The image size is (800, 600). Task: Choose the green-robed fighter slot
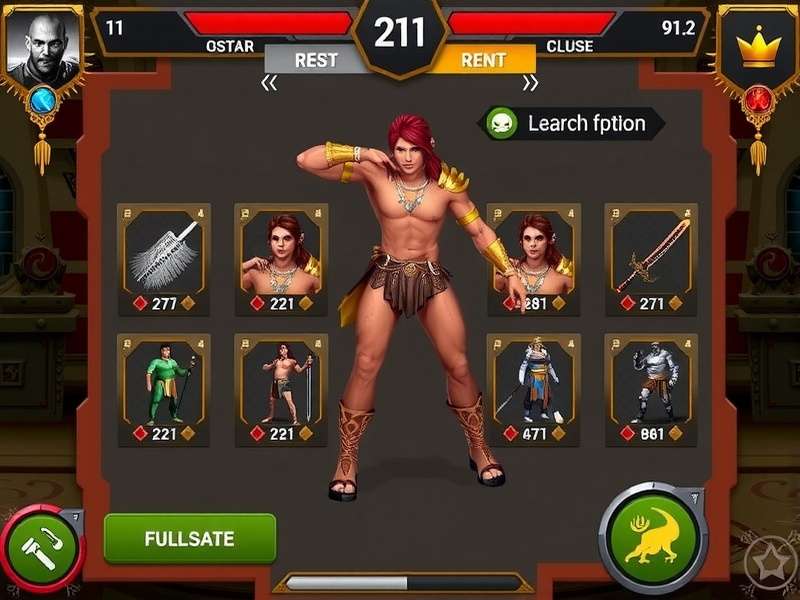[164, 389]
